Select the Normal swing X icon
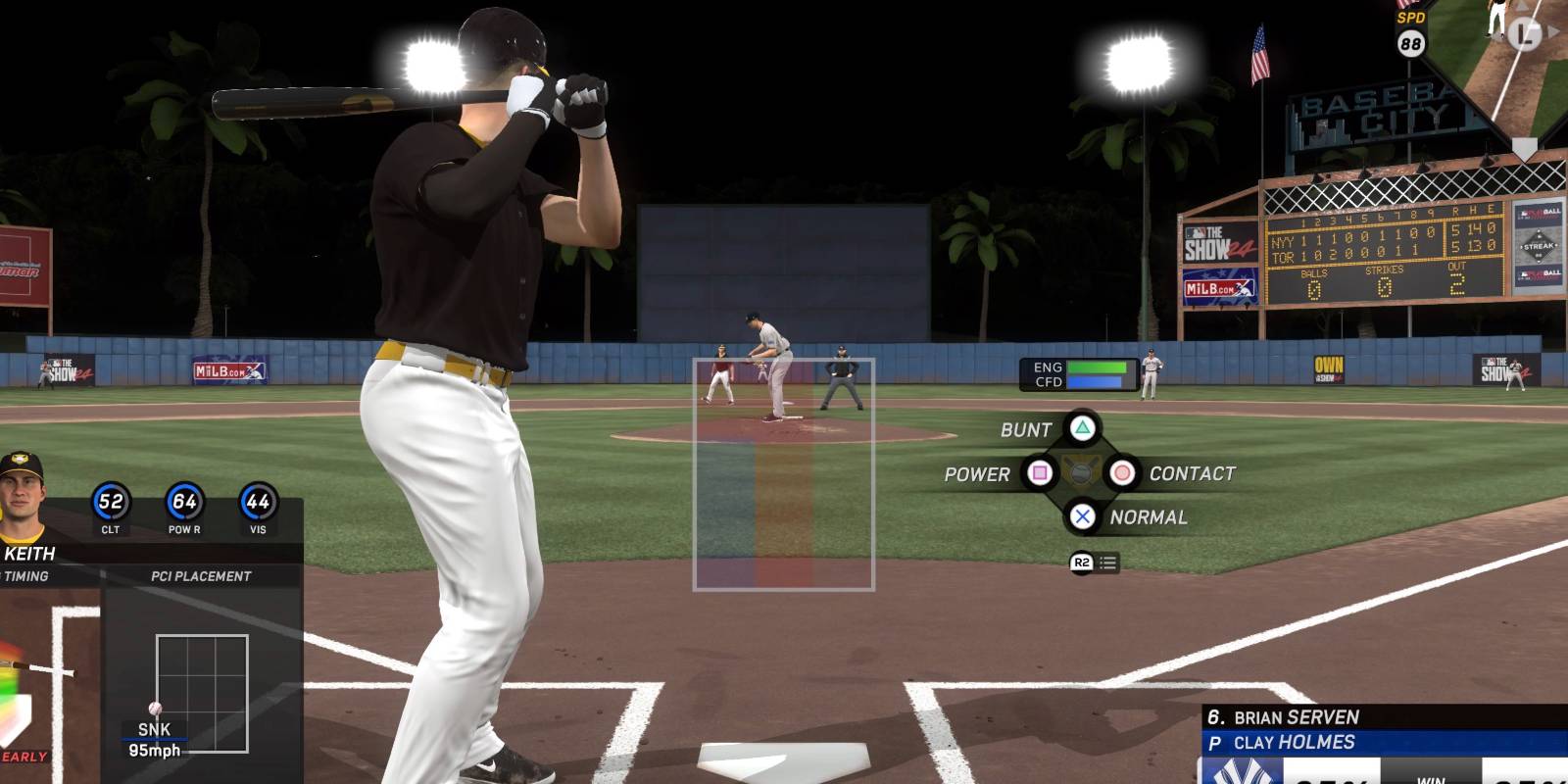Viewport: 1568px width, 784px height. point(1081,516)
